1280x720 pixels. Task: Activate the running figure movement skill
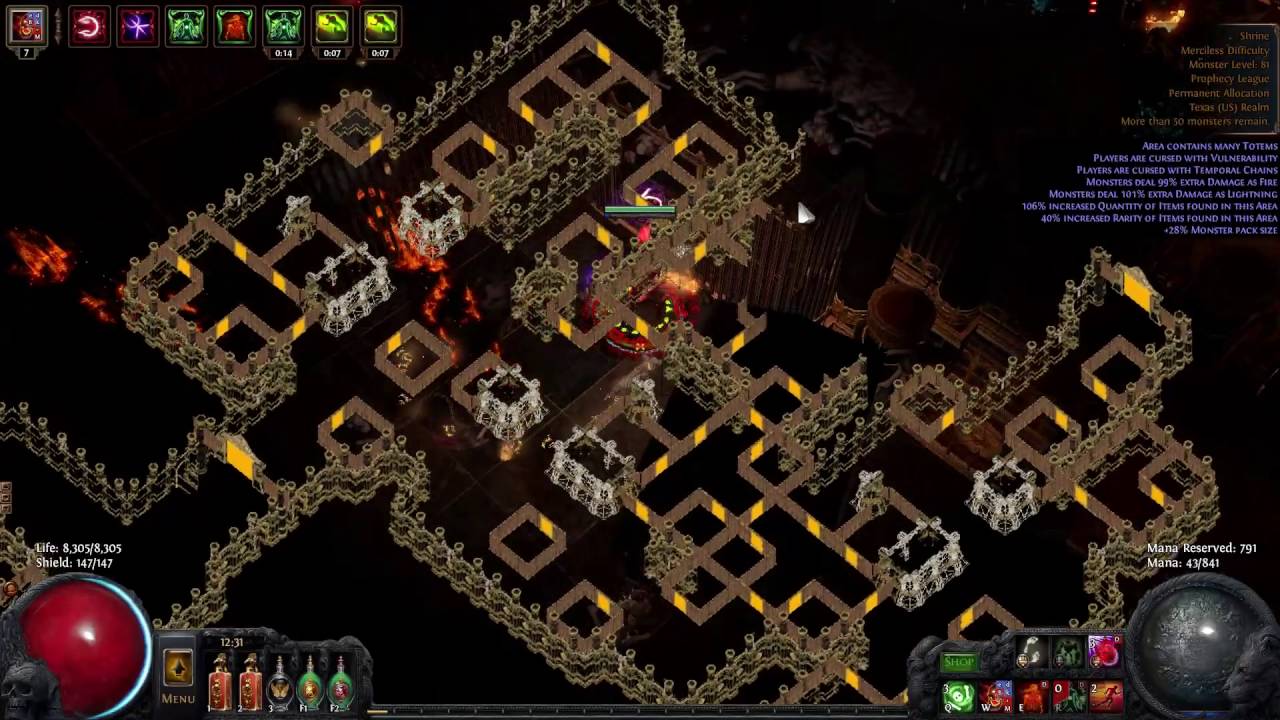[1105, 696]
